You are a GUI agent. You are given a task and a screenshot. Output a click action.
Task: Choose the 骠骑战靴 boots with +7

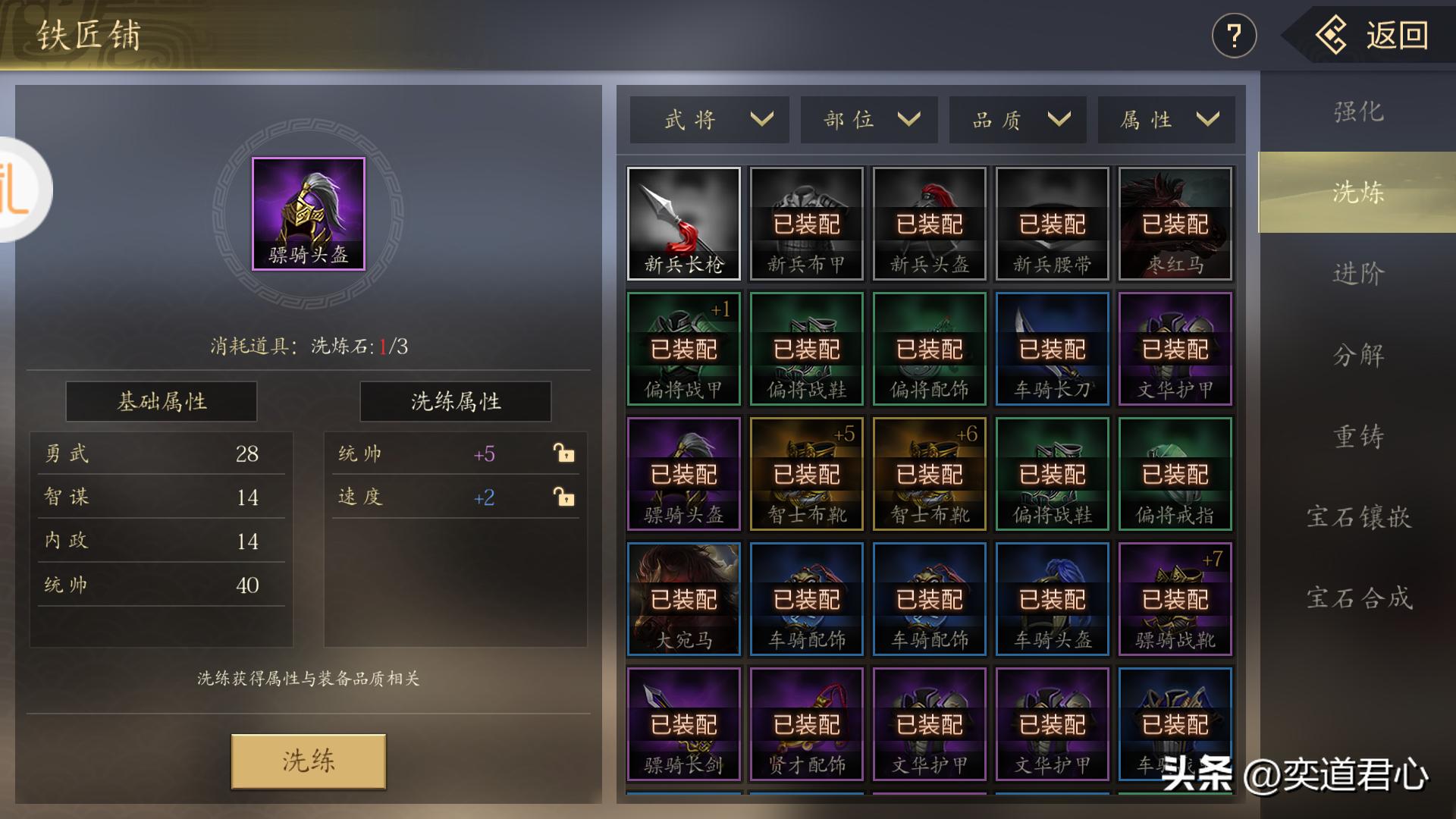(1174, 598)
